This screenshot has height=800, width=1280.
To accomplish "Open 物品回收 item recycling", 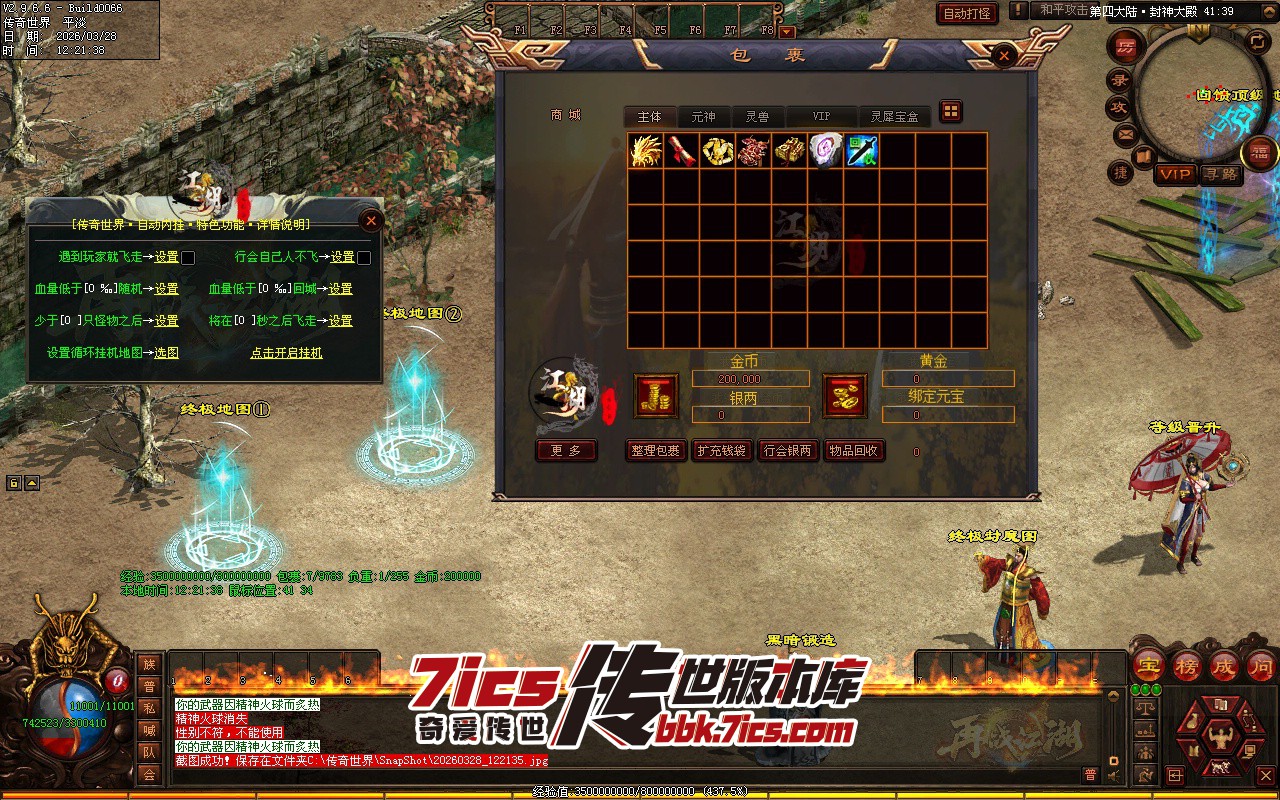I will click(x=853, y=451).
